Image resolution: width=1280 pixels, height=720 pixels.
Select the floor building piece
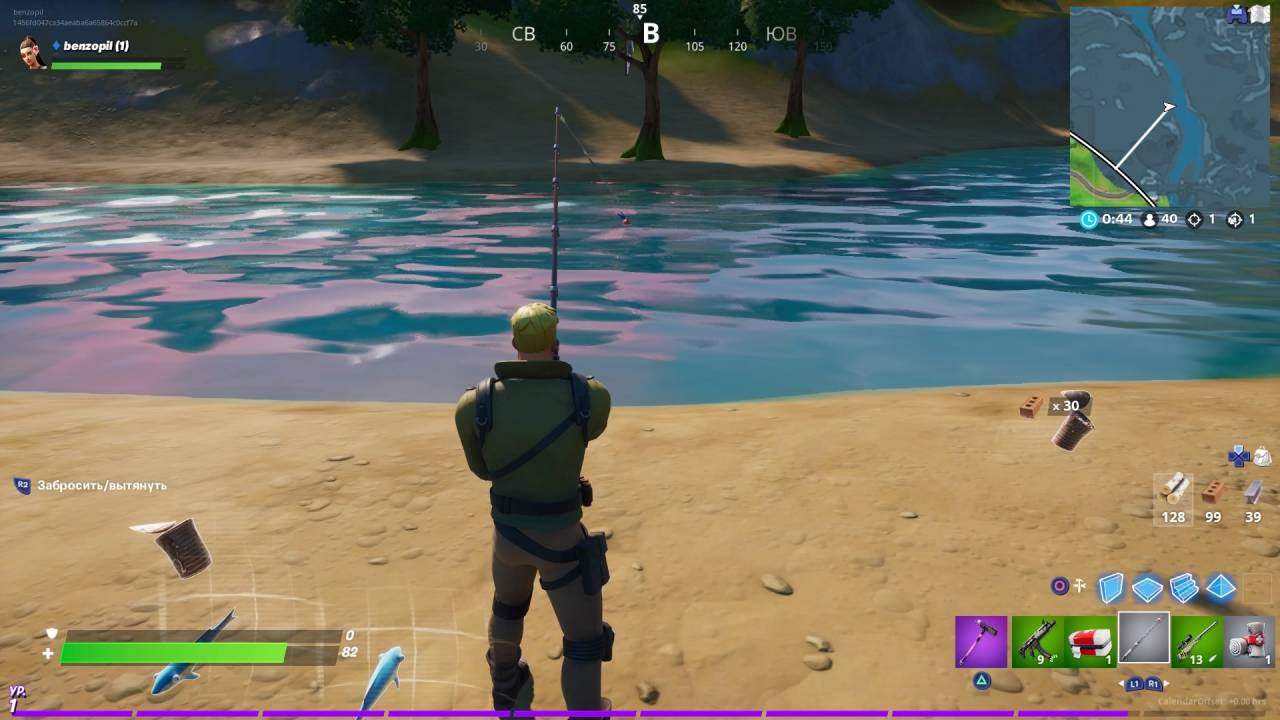(x=1147, y=587)
